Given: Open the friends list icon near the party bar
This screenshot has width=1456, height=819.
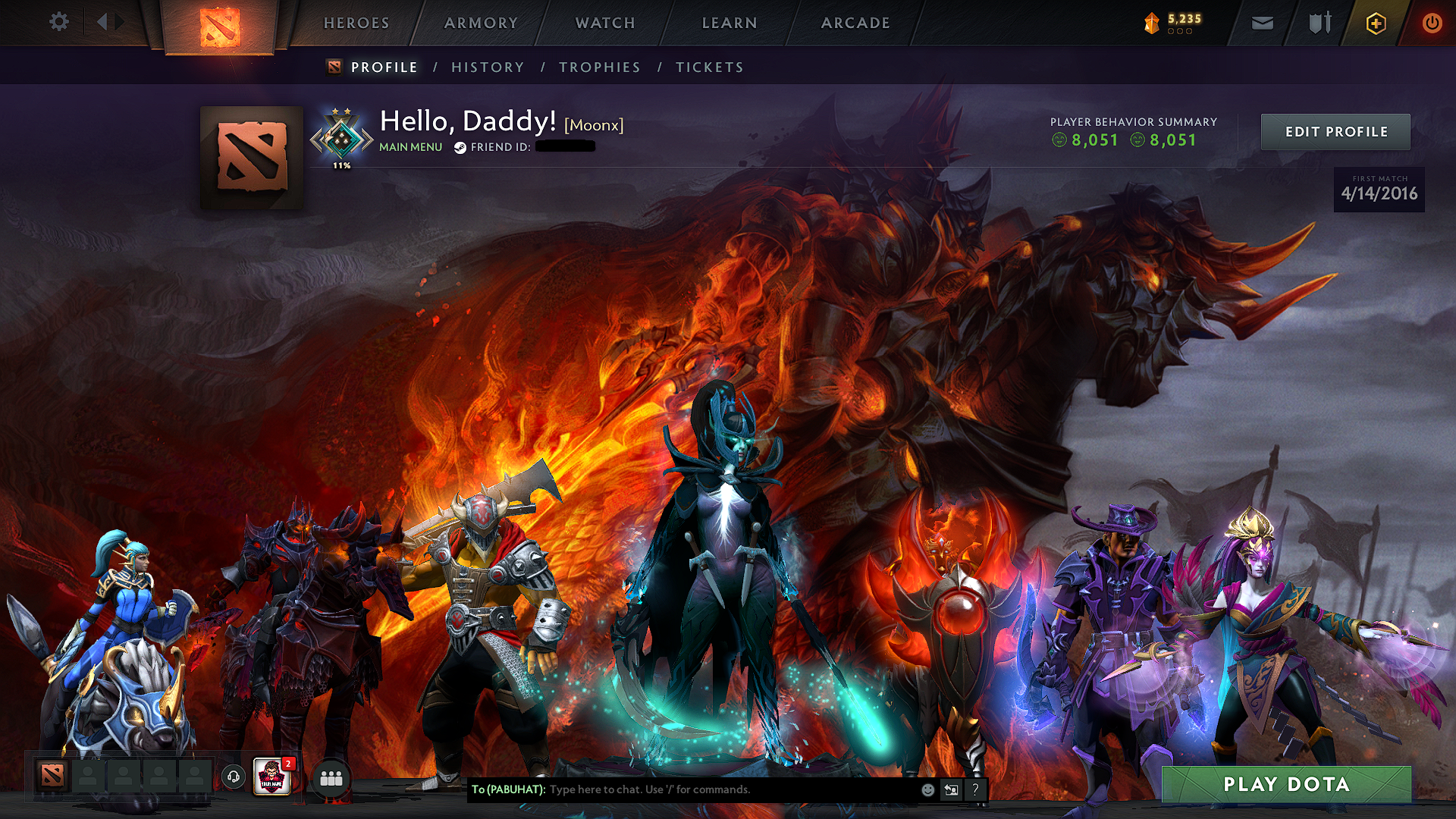Looking at the screenshot, I should coord(331,780).
